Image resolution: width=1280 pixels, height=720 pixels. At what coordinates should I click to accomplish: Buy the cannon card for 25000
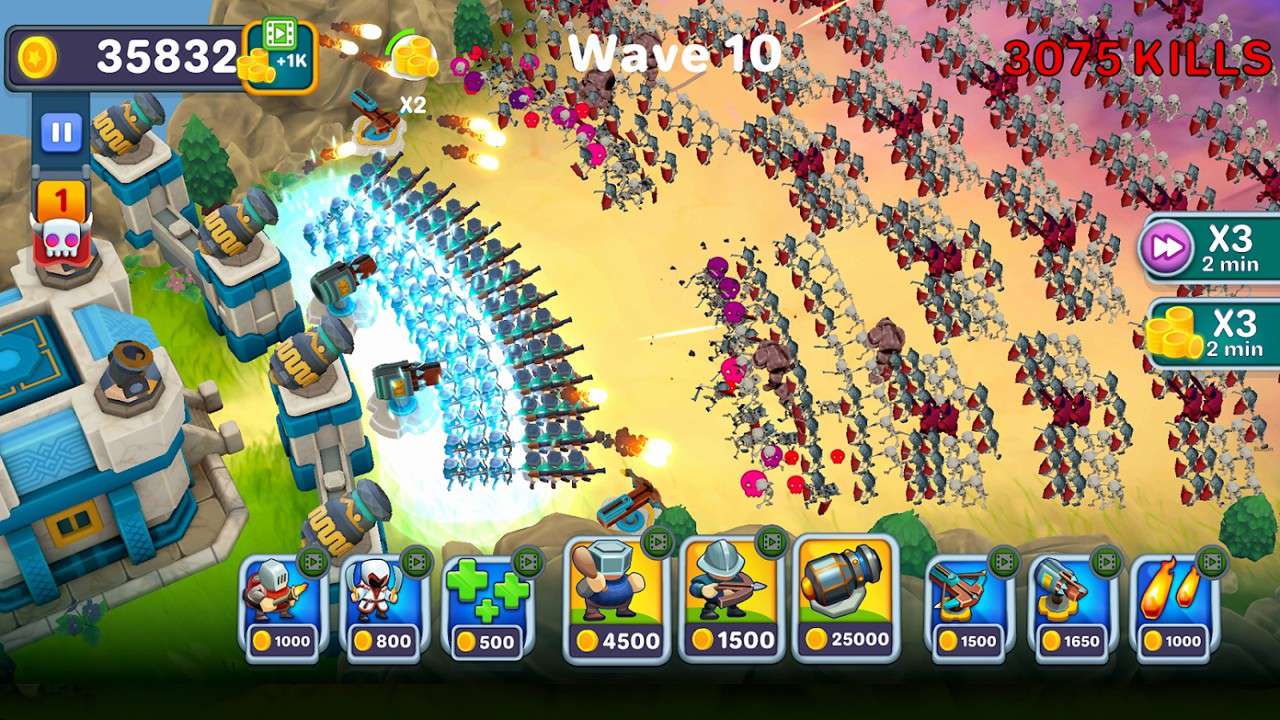(x=846, y=600)
